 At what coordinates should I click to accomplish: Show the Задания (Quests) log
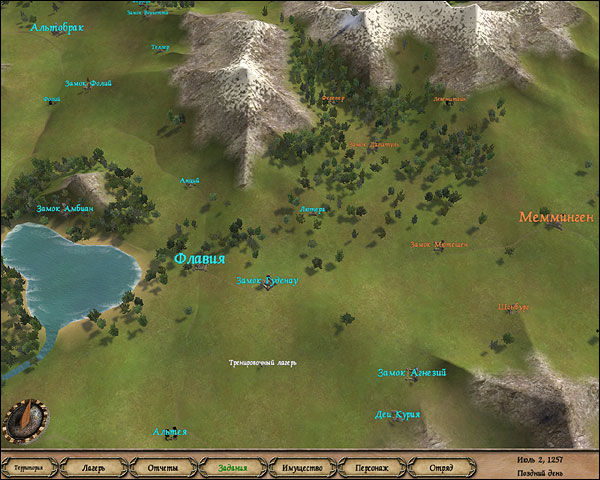(232, 467)
